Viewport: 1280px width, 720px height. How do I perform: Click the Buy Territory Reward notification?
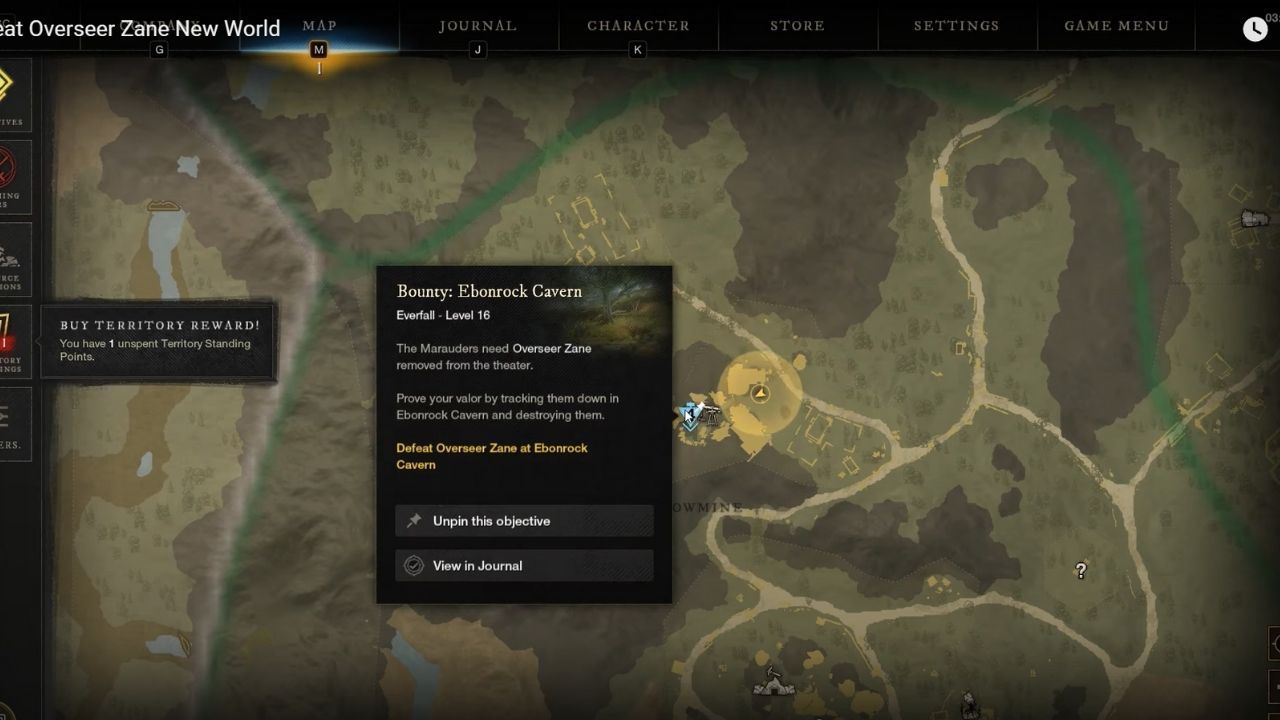pyautogui.click(x=157, y=338)
